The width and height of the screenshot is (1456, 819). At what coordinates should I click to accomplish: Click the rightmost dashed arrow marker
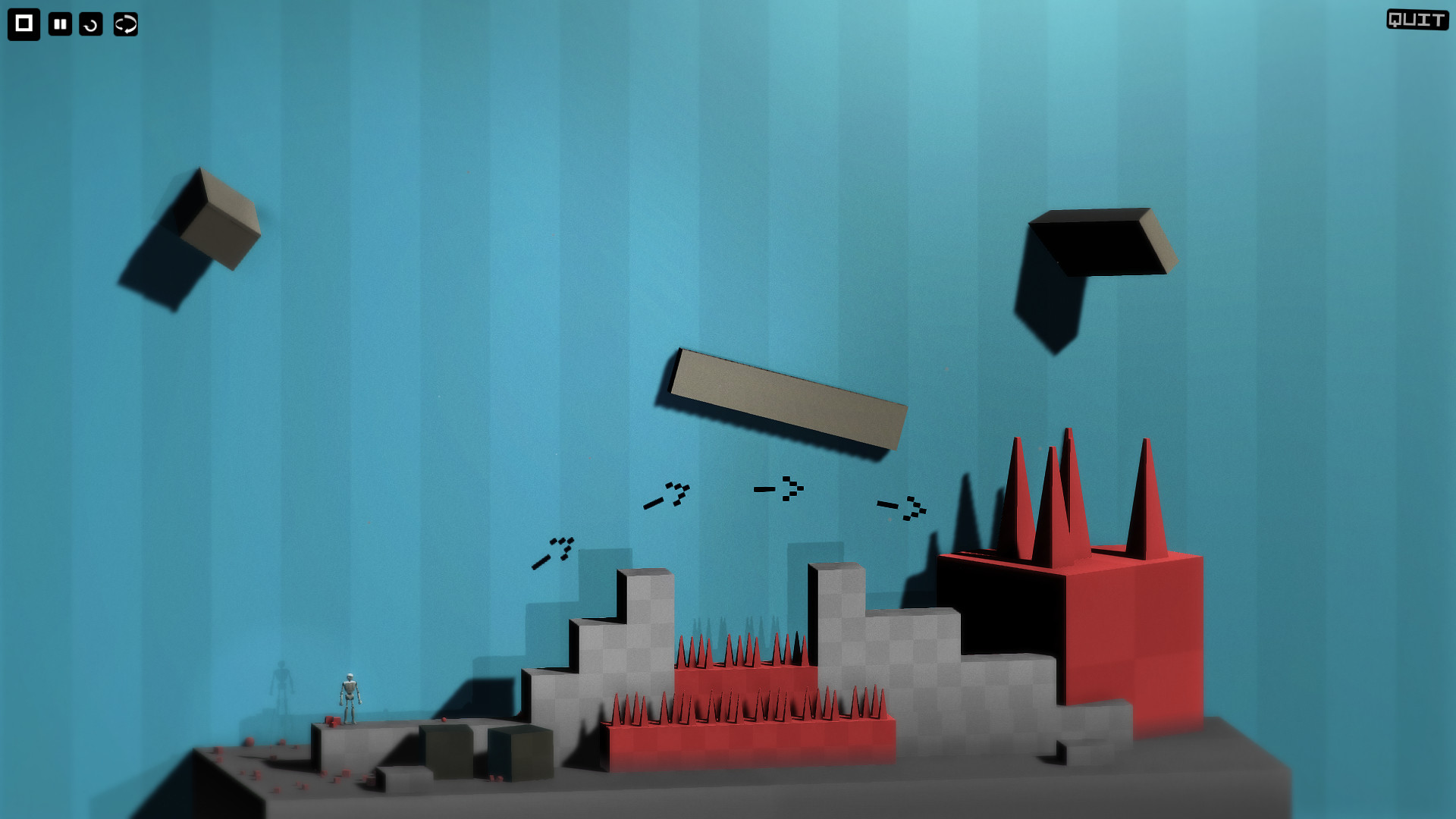(902, 508)
